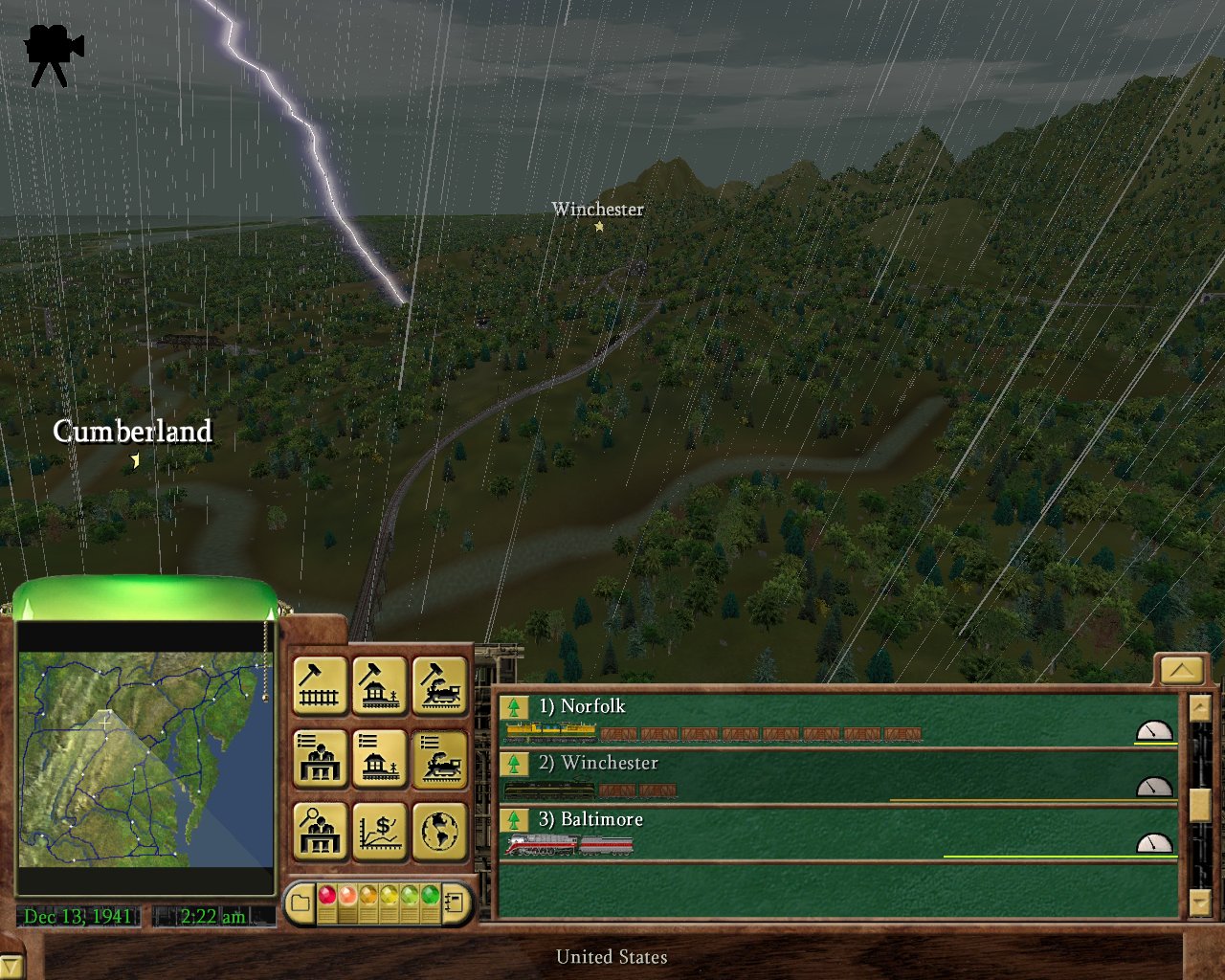Show the station list panel

click(379, 758)
